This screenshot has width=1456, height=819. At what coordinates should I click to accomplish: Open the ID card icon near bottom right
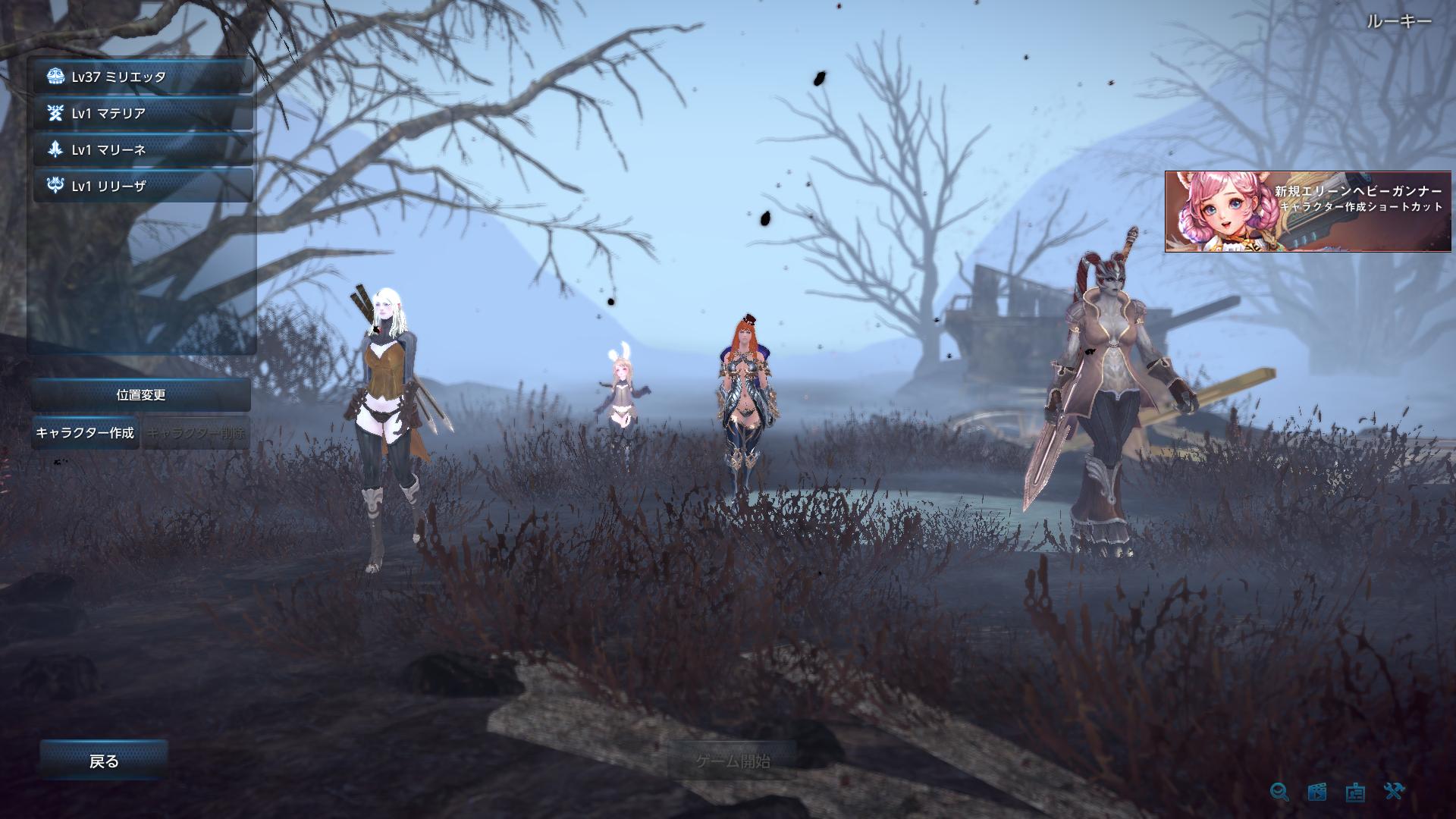pyautogui.click(x=1354, y=793)
